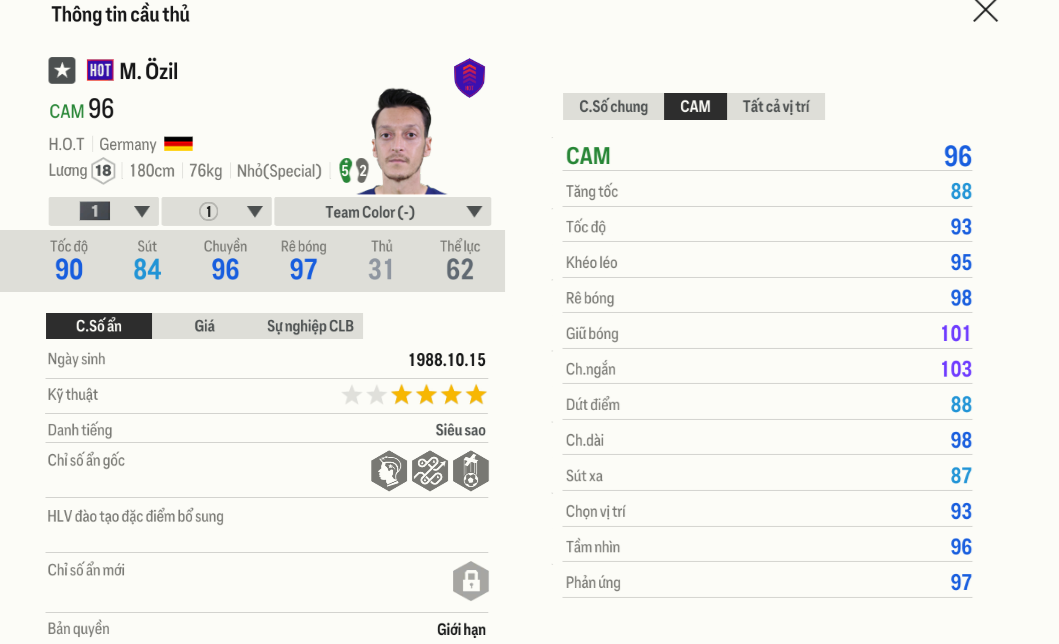Screen dimensions: 1059x644
Task: Show the Tất cả vị trí tab
Action: [775, 107]
